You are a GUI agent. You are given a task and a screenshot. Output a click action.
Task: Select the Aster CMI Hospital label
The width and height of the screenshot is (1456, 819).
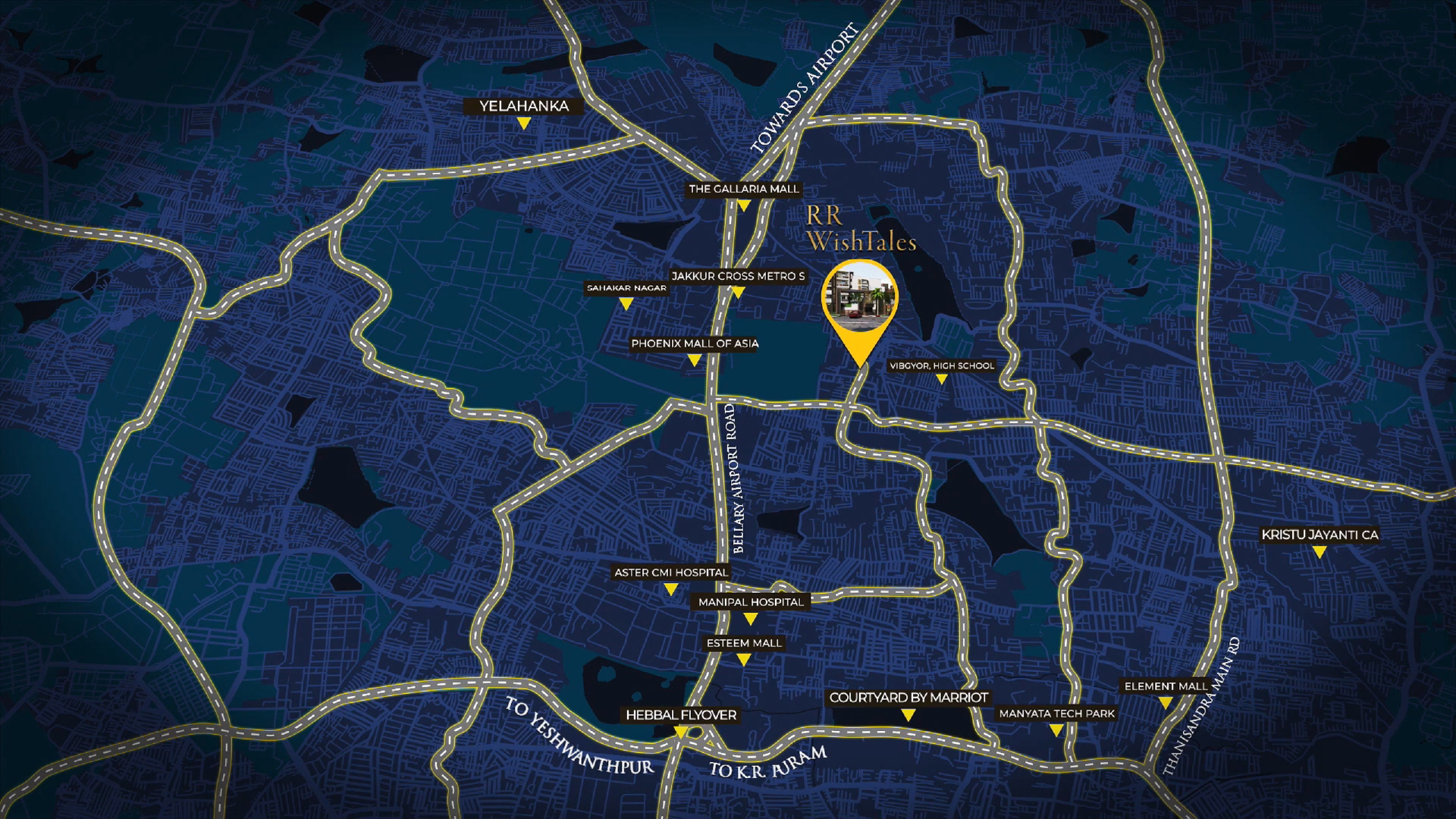coord(671,573)
